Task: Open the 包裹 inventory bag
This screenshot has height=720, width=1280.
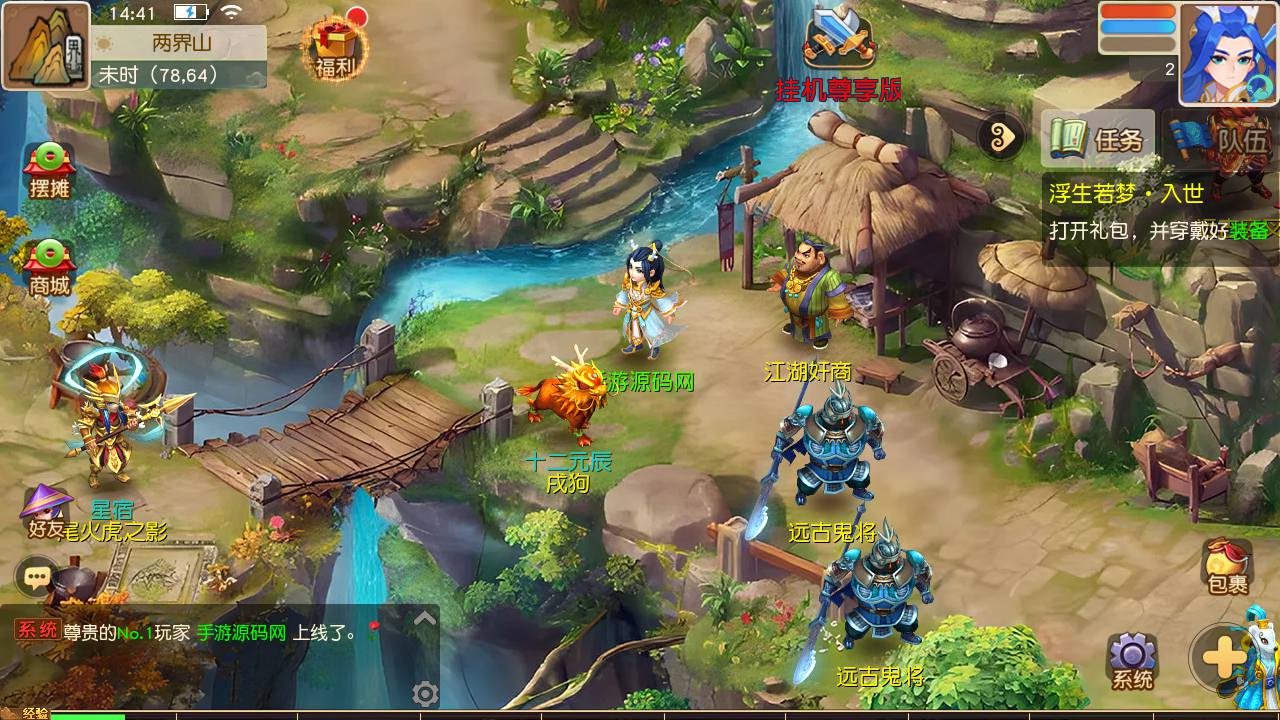Action: click(1227, 566)
